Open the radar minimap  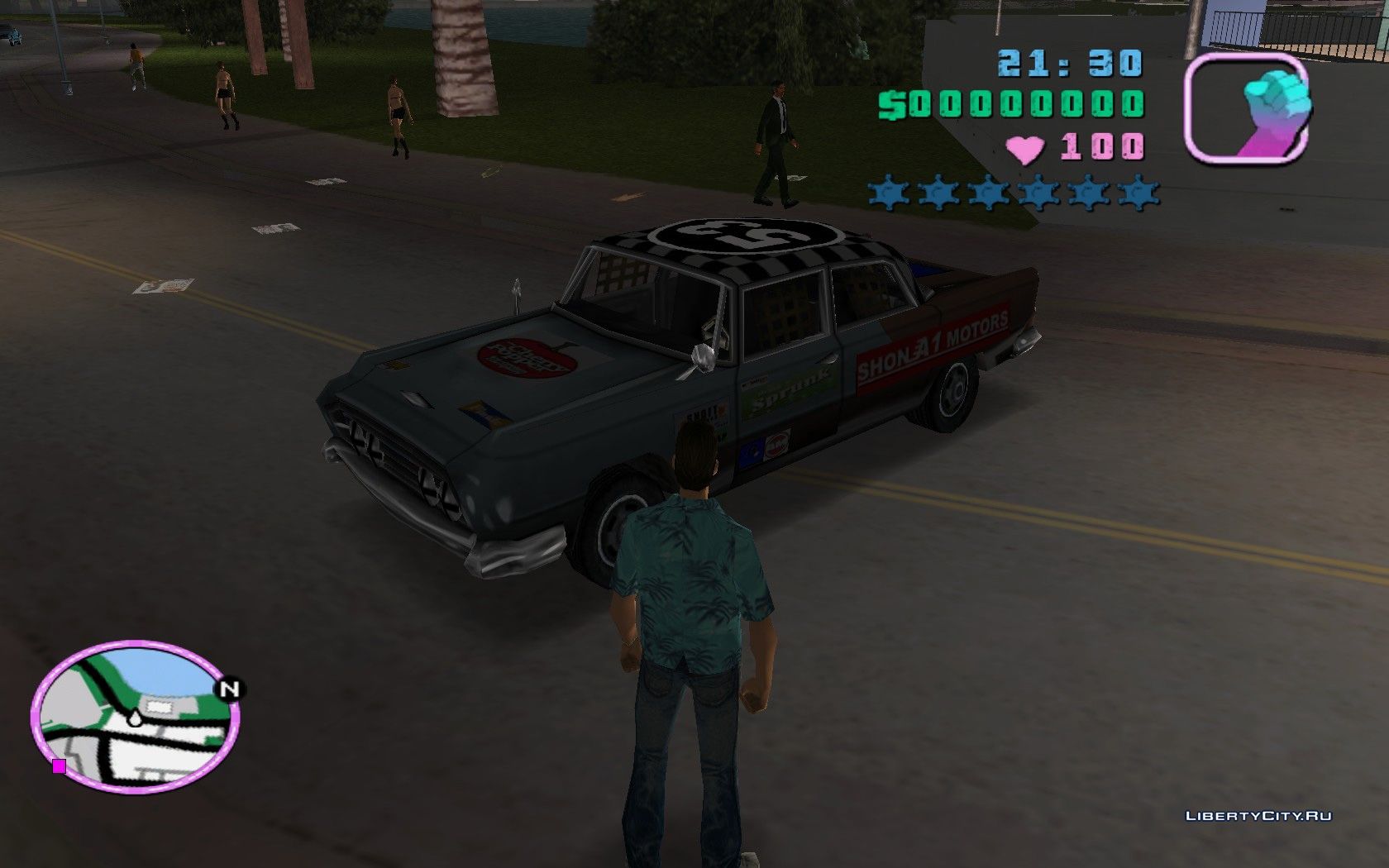pyautogui.click(x=136, y=717)
